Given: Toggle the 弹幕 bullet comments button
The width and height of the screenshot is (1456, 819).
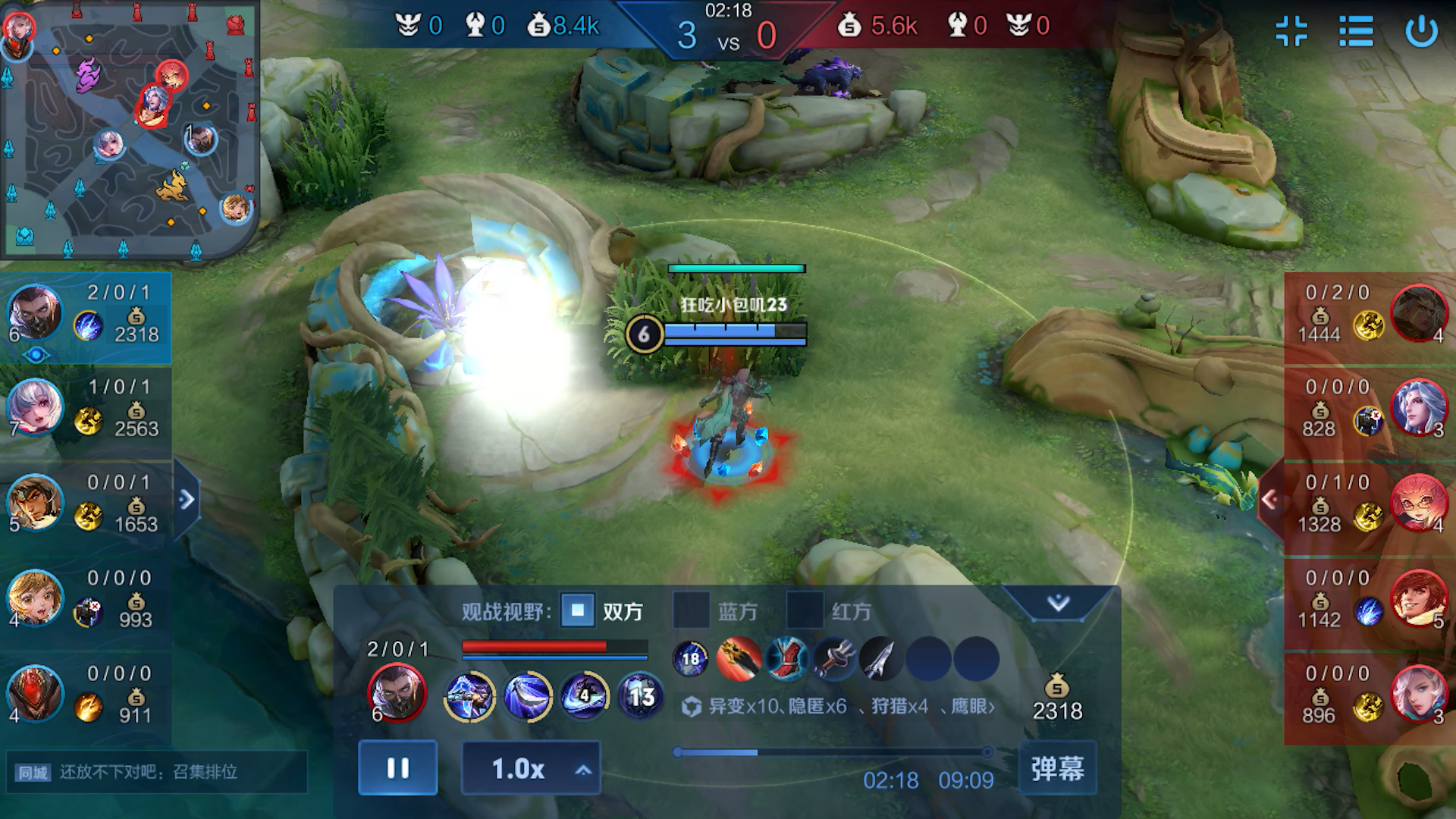Looking at the screenshot, I should (x=1057, y=768).
